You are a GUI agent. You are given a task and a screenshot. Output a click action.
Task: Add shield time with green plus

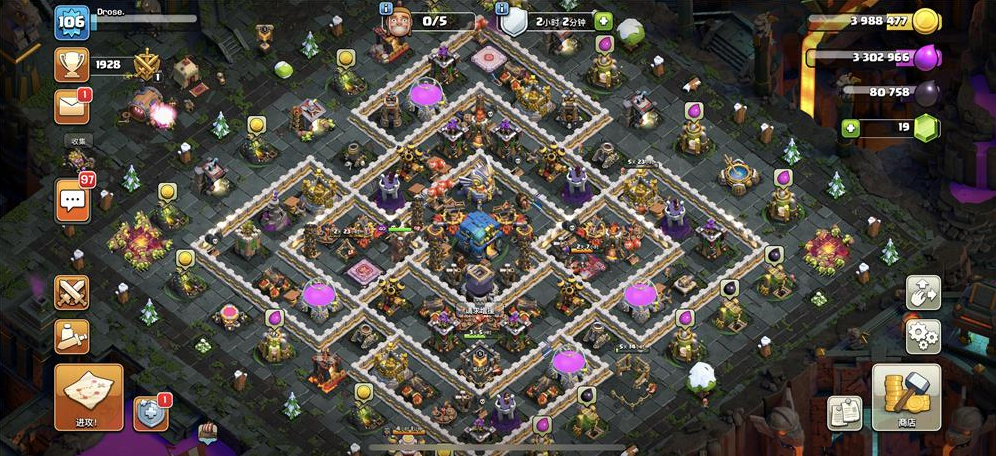(x=603, y=21)
